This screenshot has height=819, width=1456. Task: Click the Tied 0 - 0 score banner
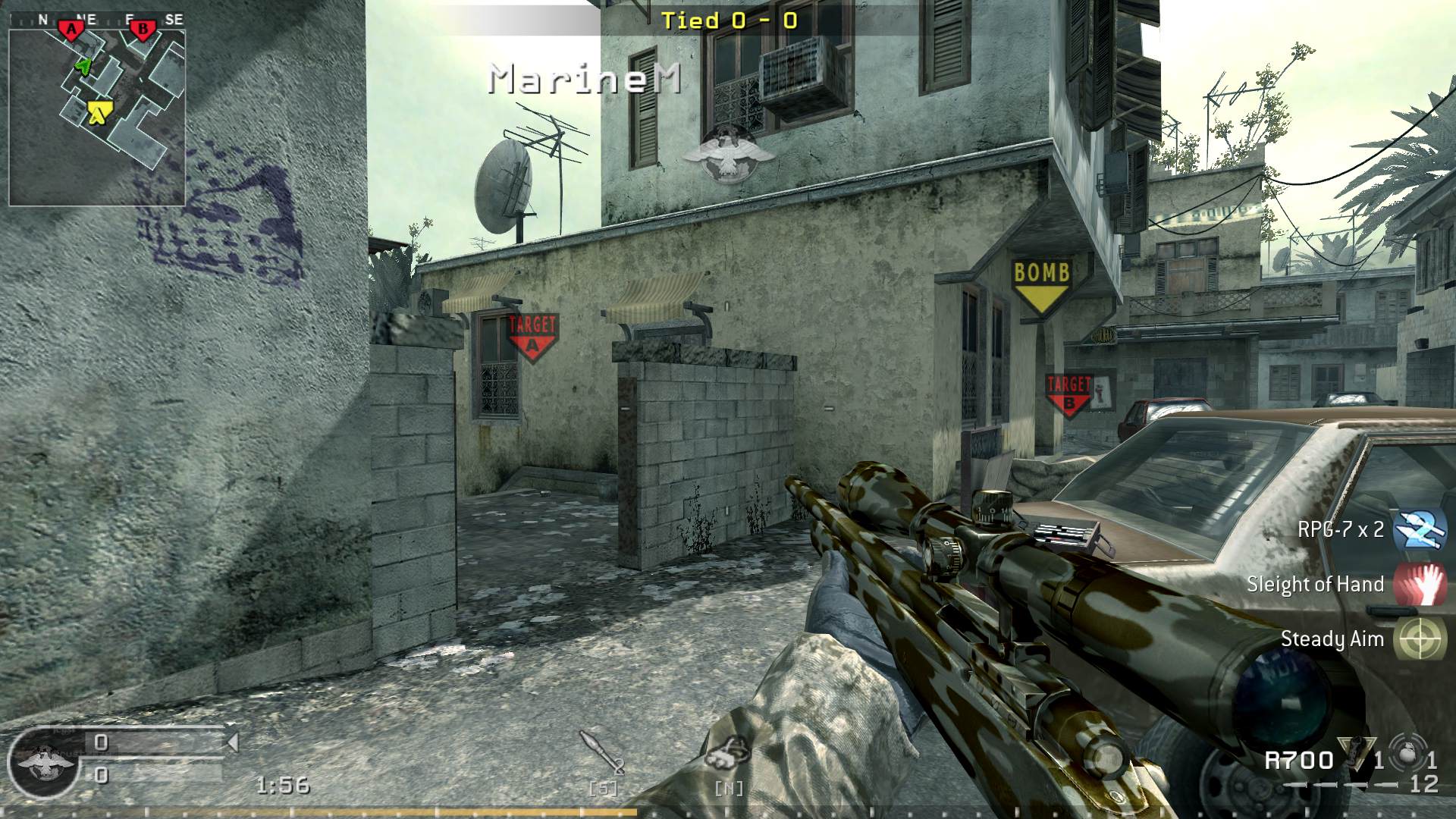click(728, 20)
